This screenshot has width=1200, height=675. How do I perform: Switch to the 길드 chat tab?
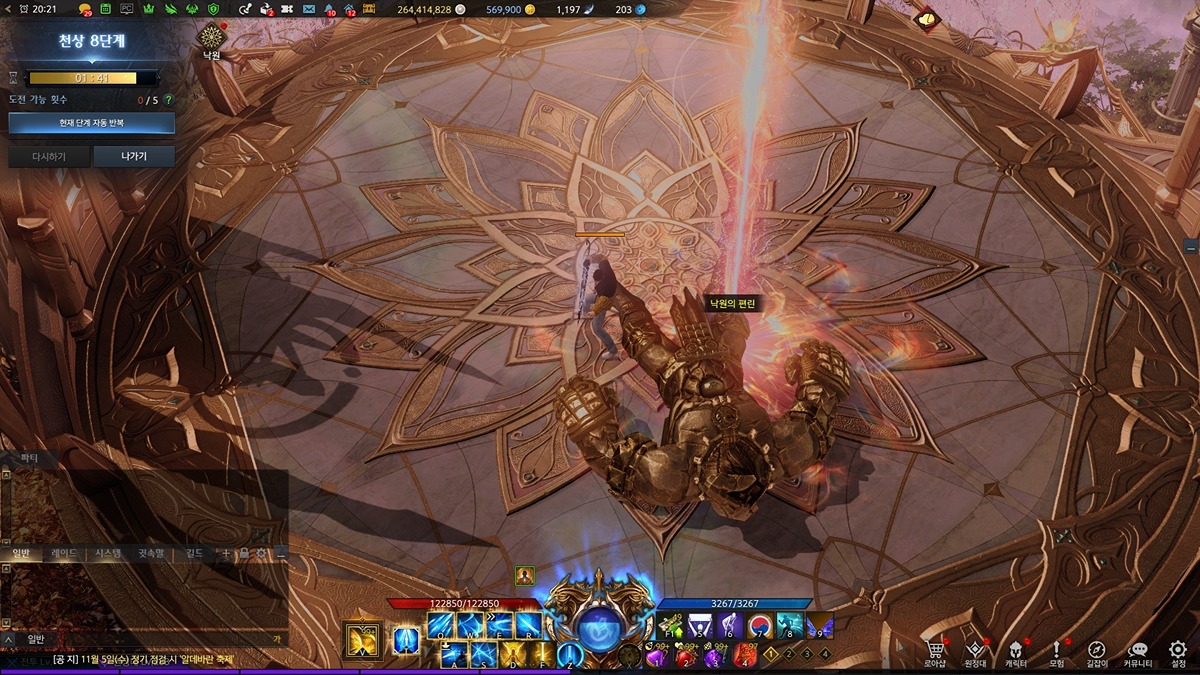tap(194, 553)
